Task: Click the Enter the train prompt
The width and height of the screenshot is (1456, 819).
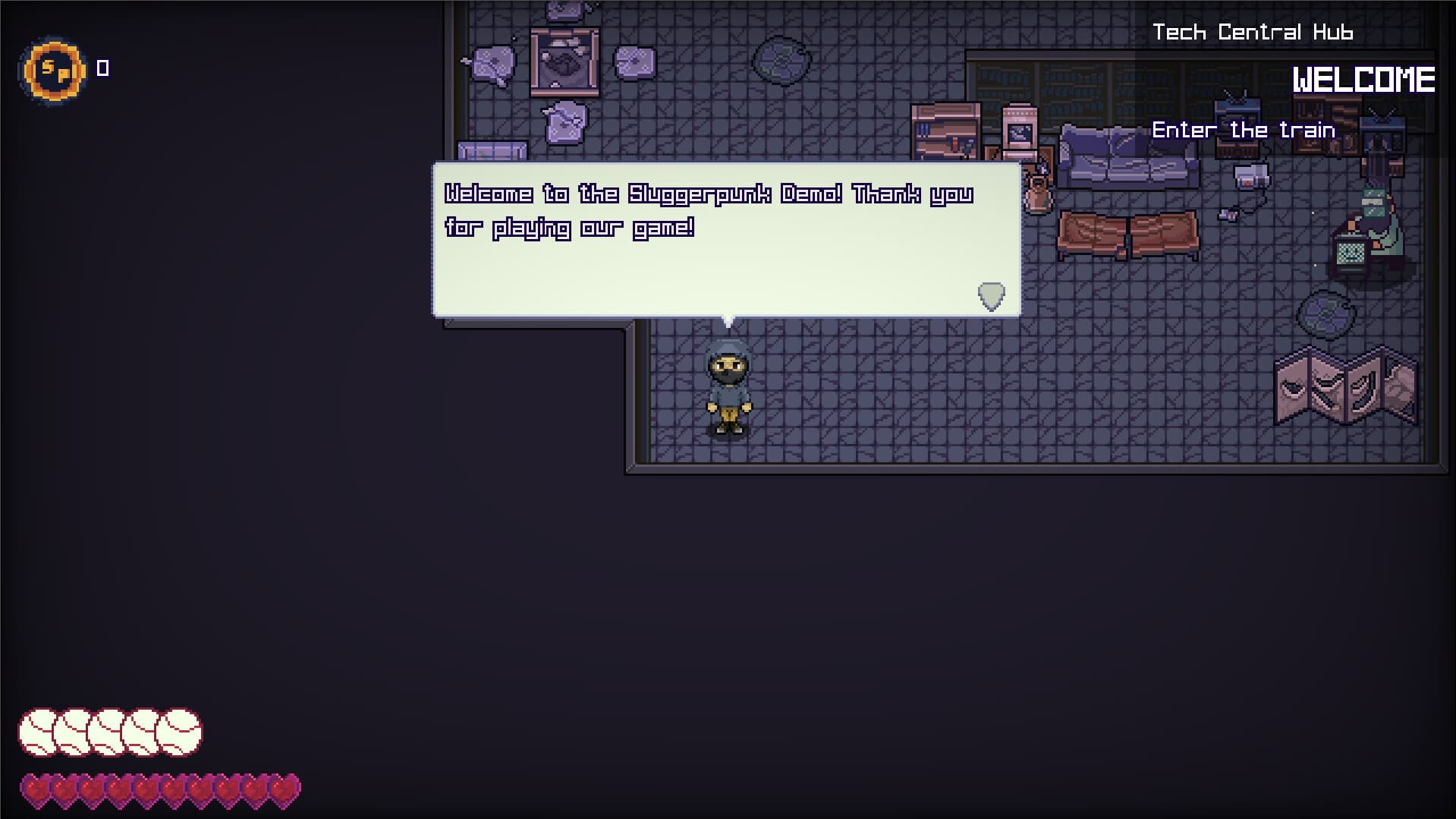Action: (x=1244, y=129)
